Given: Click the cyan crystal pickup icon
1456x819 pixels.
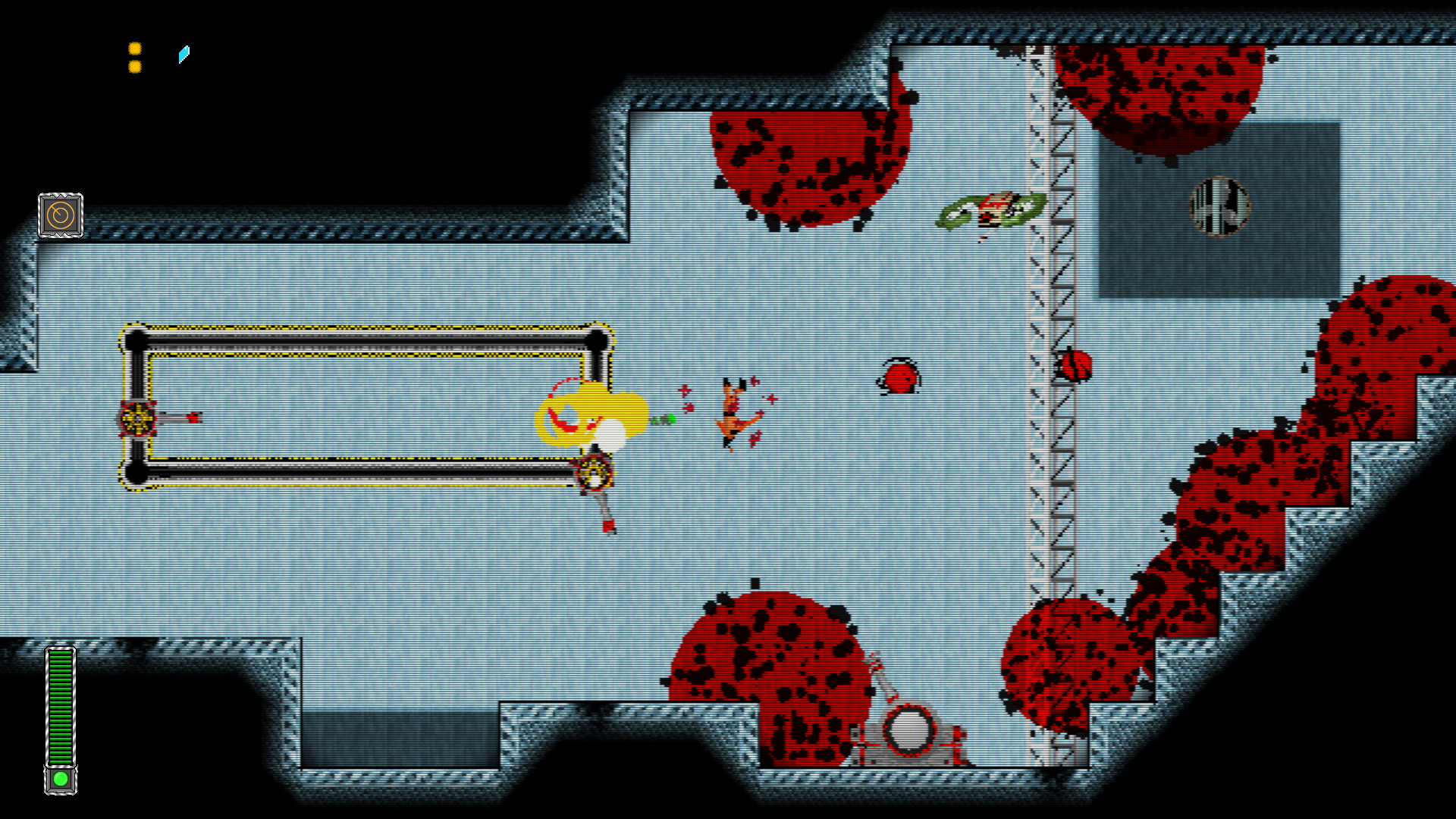Looking at the screenshot, I should pyautogui.click(x=182, y=54).
